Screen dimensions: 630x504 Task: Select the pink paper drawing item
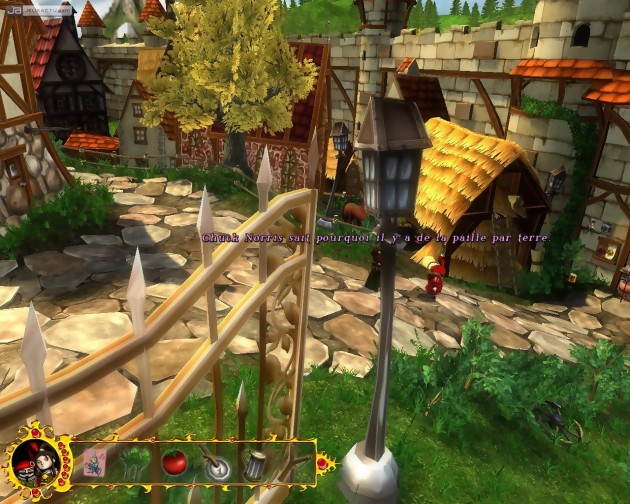click(95, 464)
